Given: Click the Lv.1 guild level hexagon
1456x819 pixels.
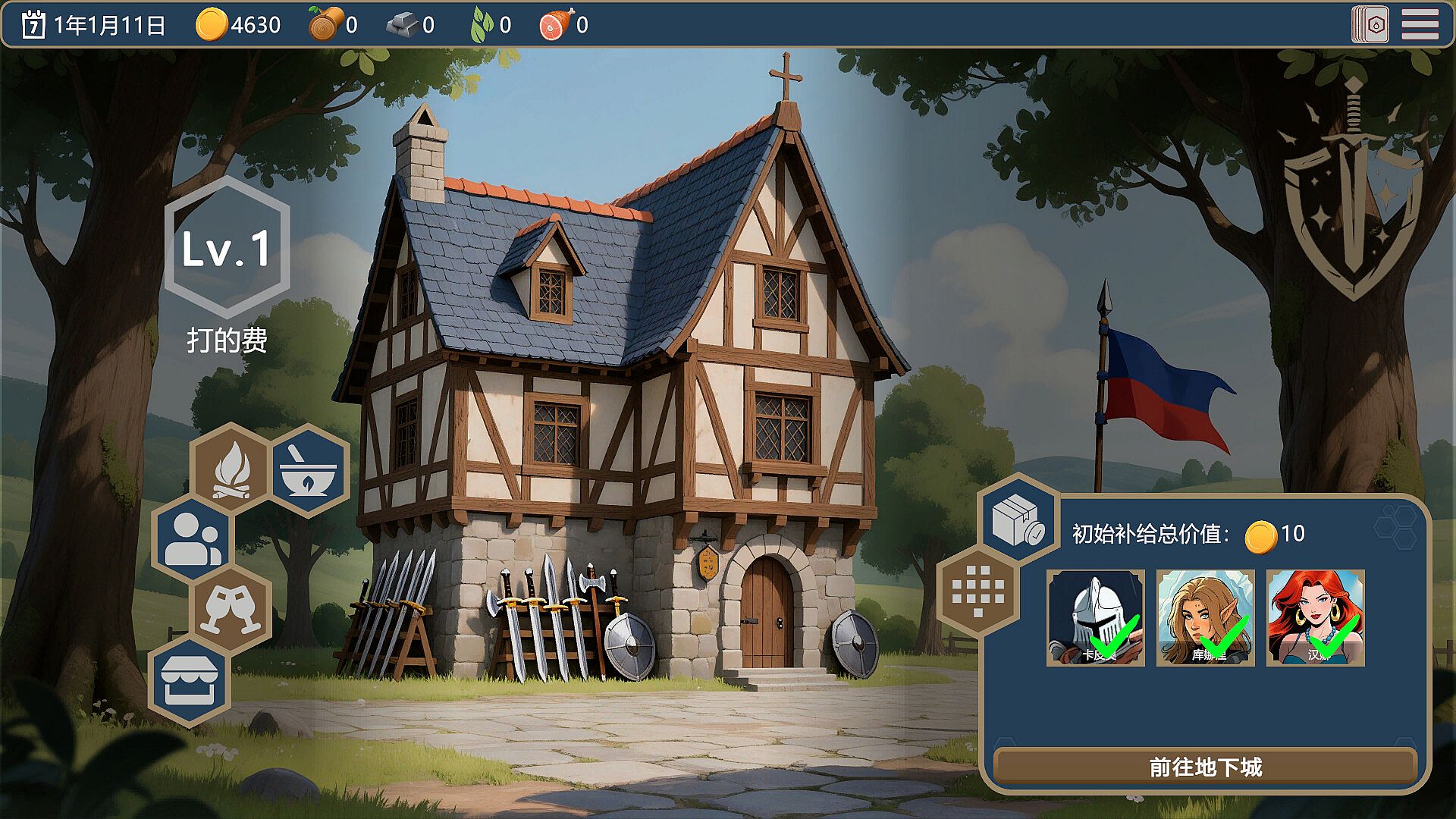Looking at the screenshot, I should click(227, 247).
